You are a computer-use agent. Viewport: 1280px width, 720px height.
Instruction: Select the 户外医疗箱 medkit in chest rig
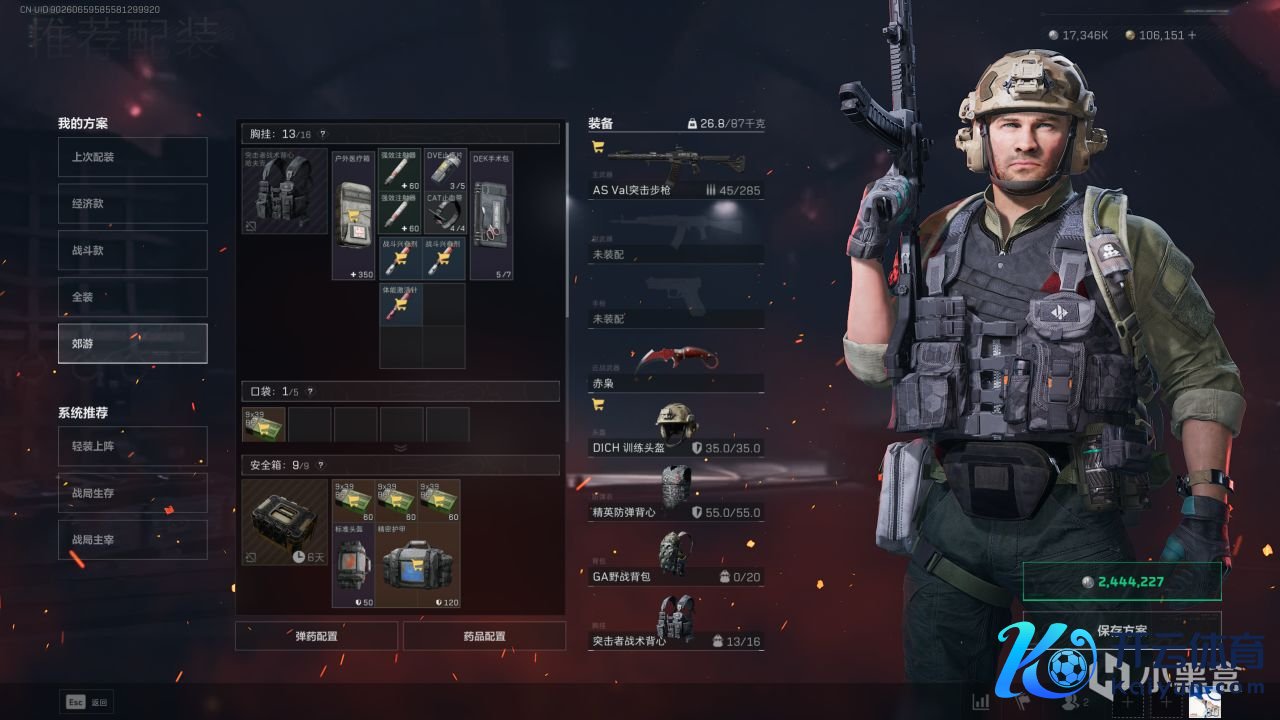[353, 216]
